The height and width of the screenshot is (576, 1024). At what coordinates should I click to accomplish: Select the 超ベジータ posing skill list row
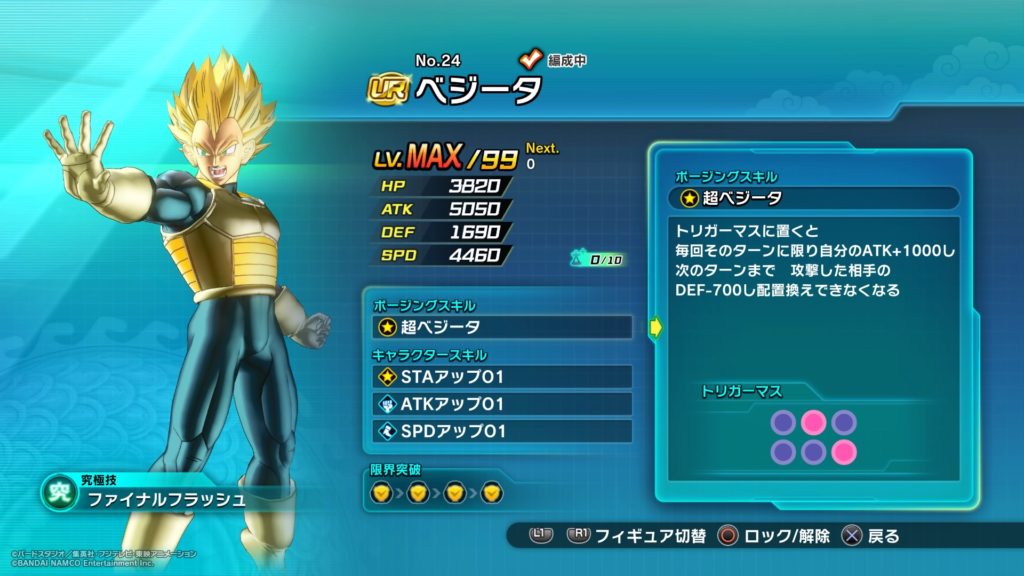[502, 327]
